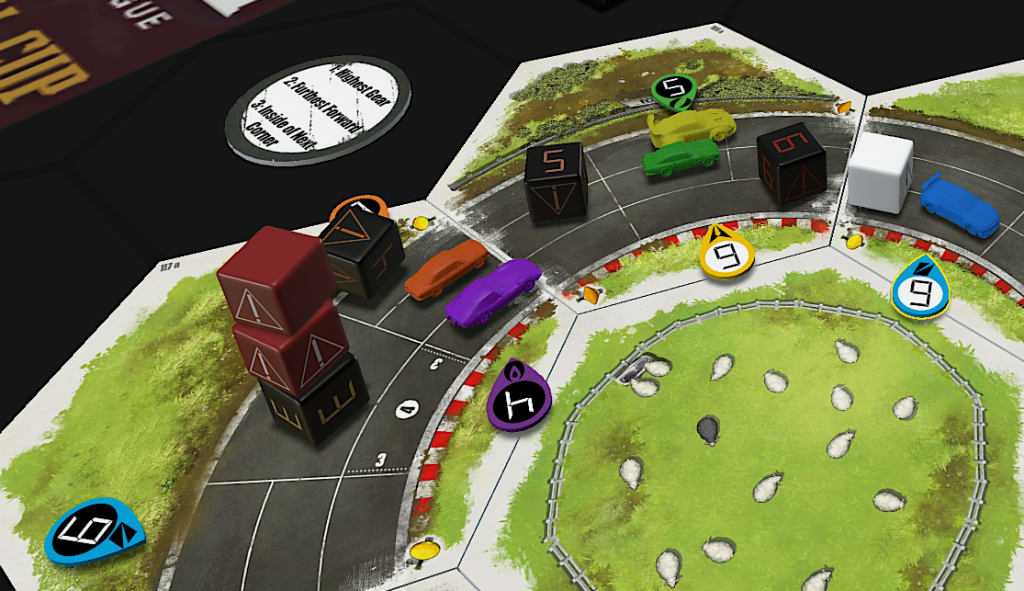Click the black die beneath the red dice
Image resolution: width=1024 pixels, height=591 pixels.
pos(311,398)
